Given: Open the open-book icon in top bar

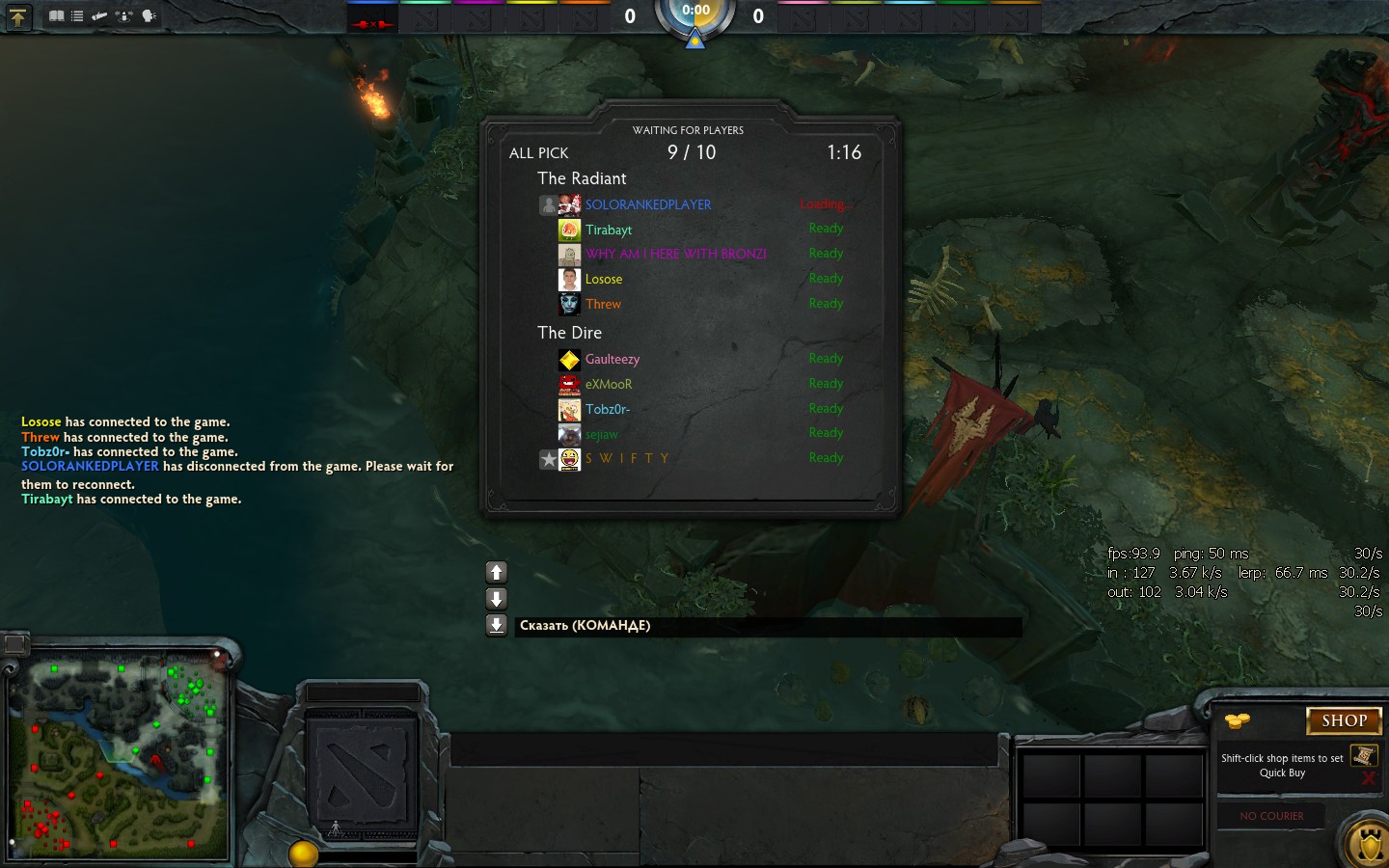Looking at the screenshot, I should pos(57,16).
